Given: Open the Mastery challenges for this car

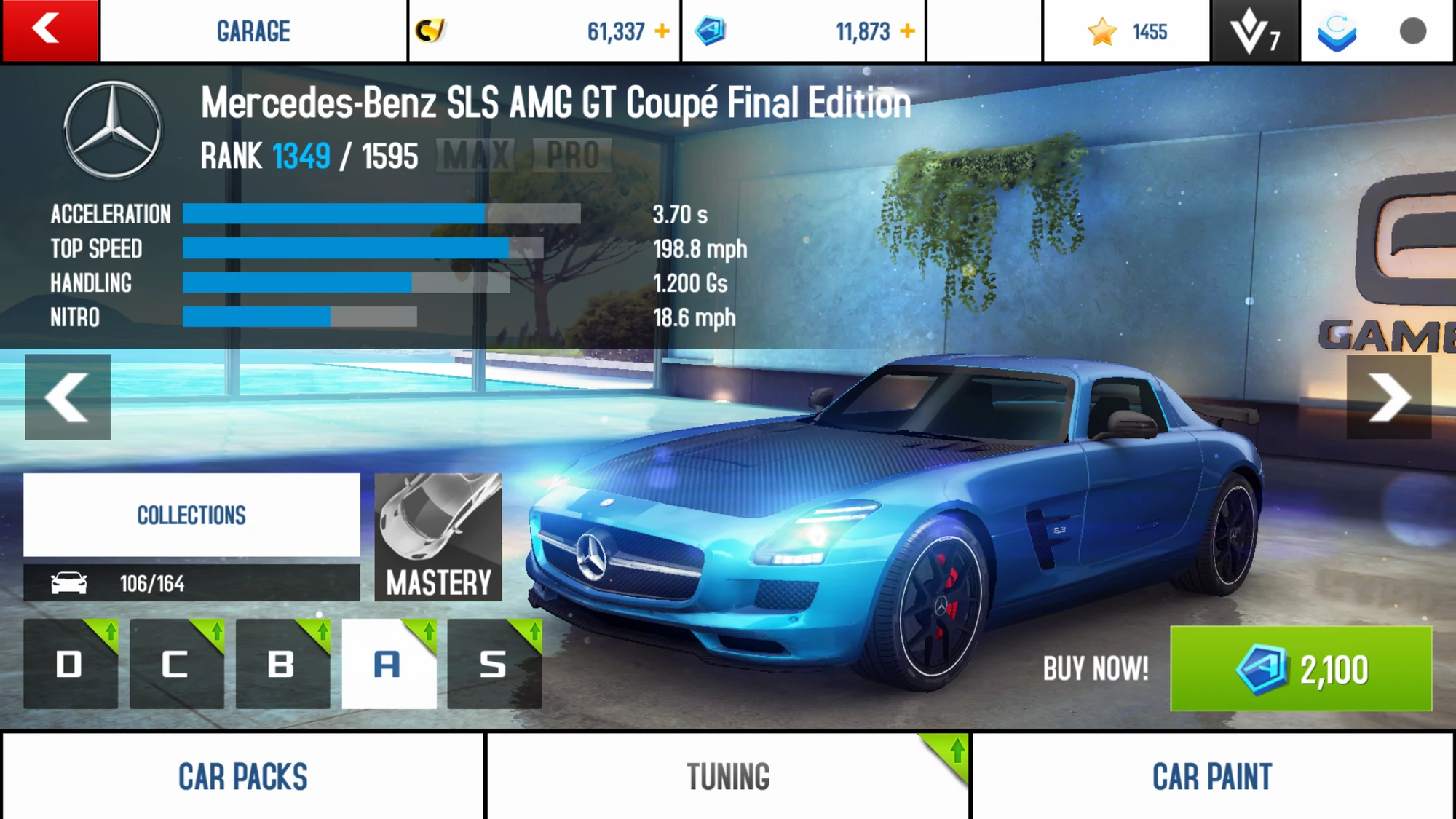Looking at the screenshot, I should 438,539.
